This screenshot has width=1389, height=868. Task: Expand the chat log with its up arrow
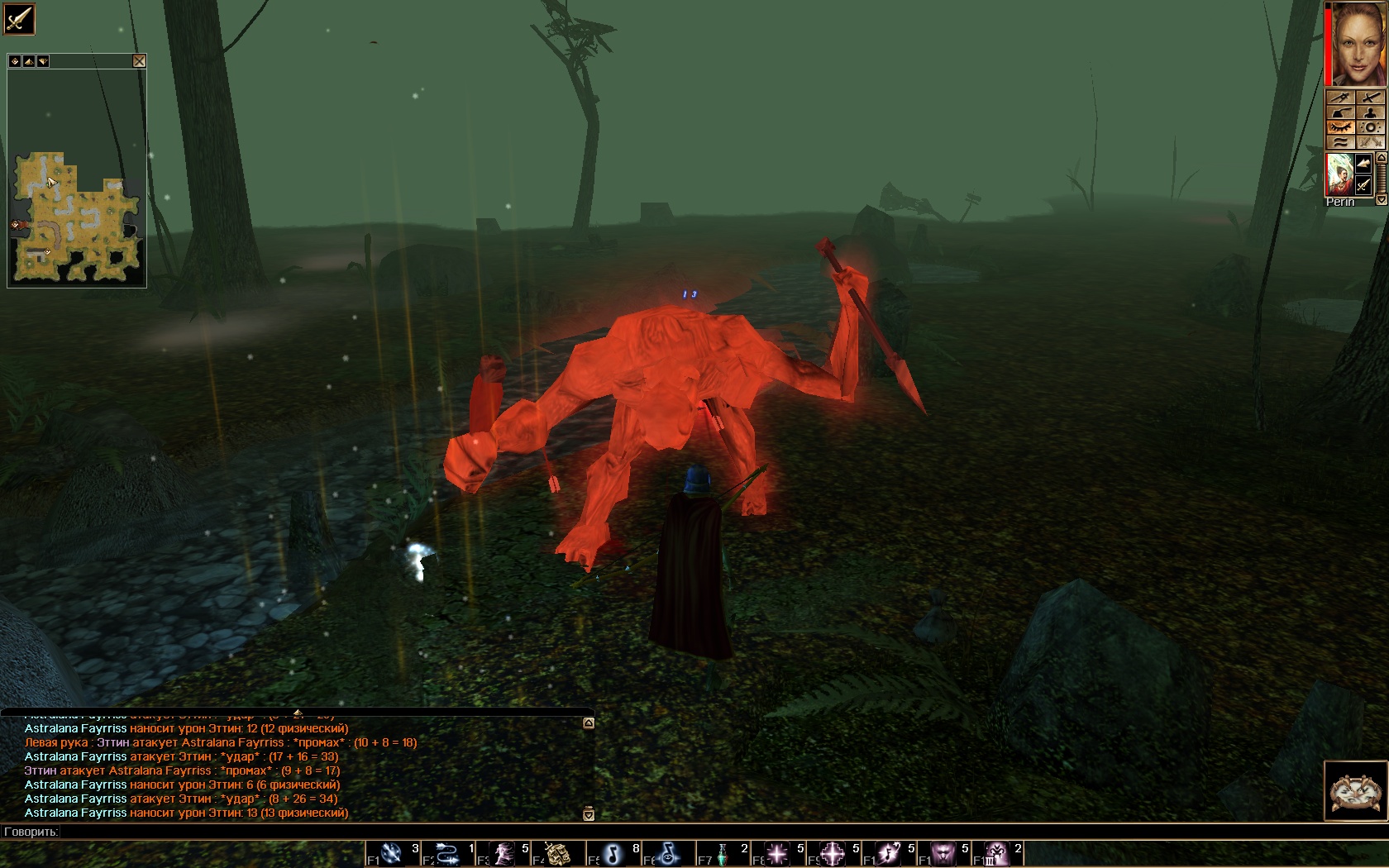[x=588, y=723]
